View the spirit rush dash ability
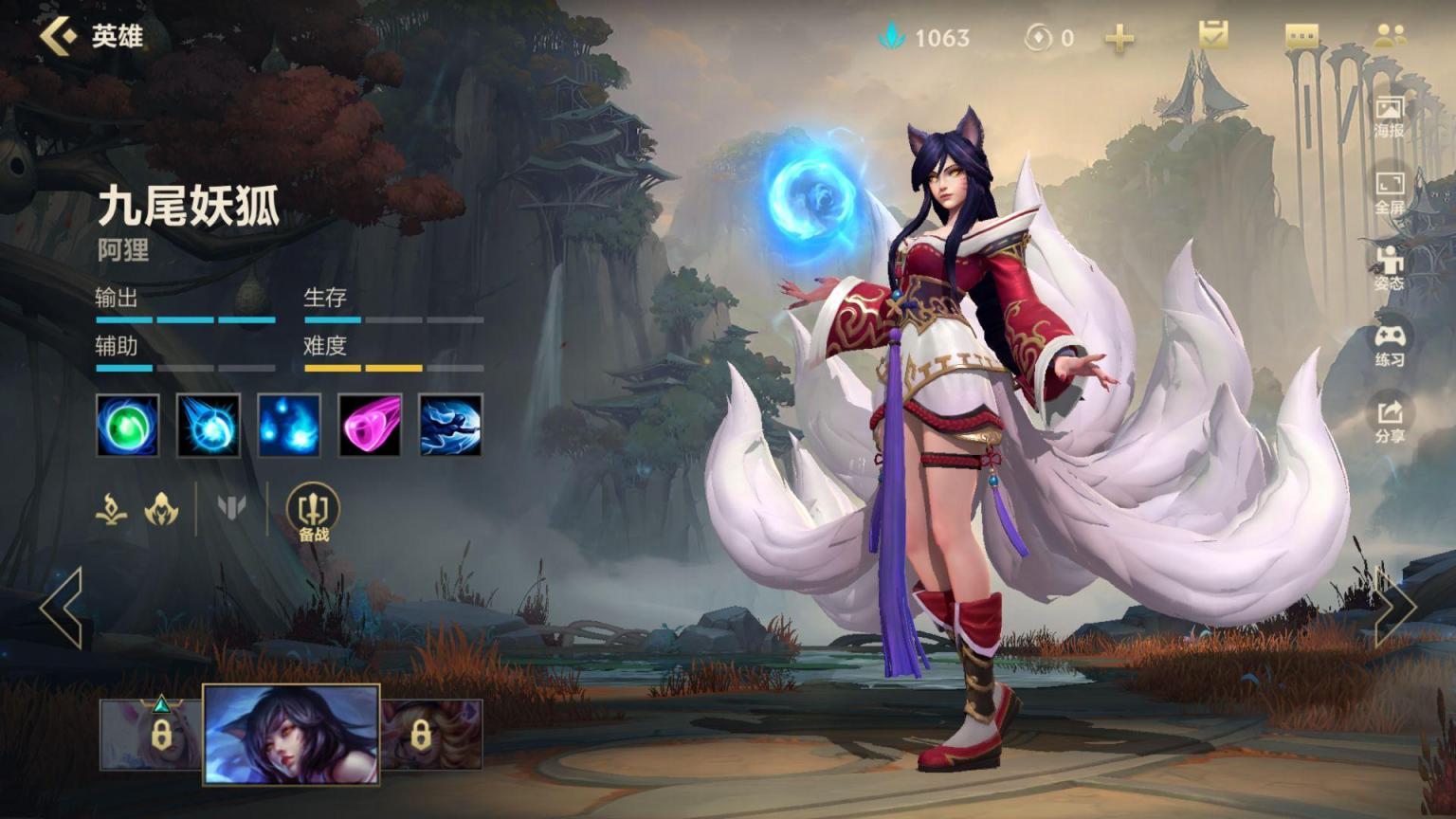This screenshot has width=1456, height=819. click(450, 425)
